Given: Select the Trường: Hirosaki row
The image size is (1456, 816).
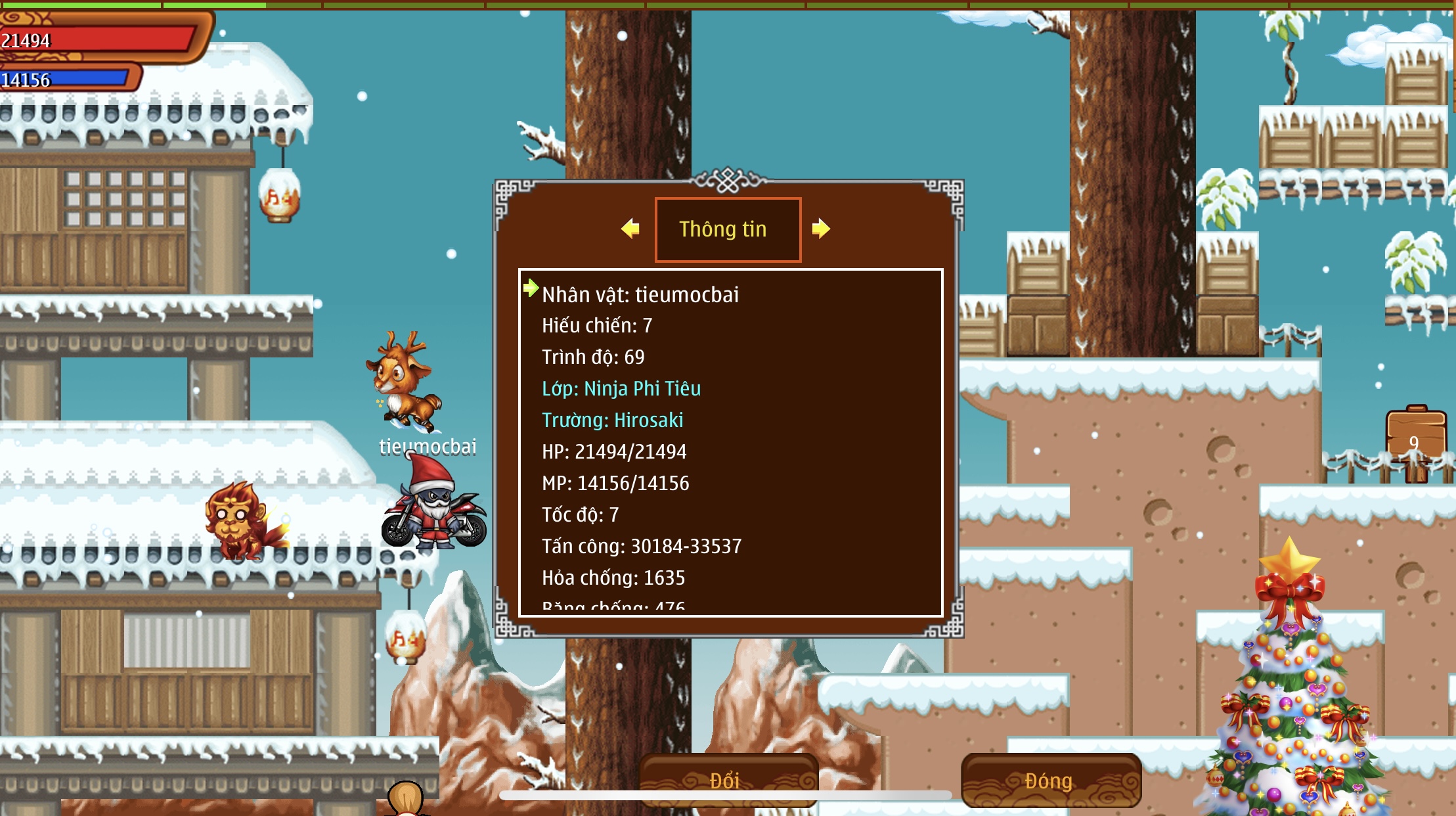Looking at the screenshot, I should click(x=612, y=420).
